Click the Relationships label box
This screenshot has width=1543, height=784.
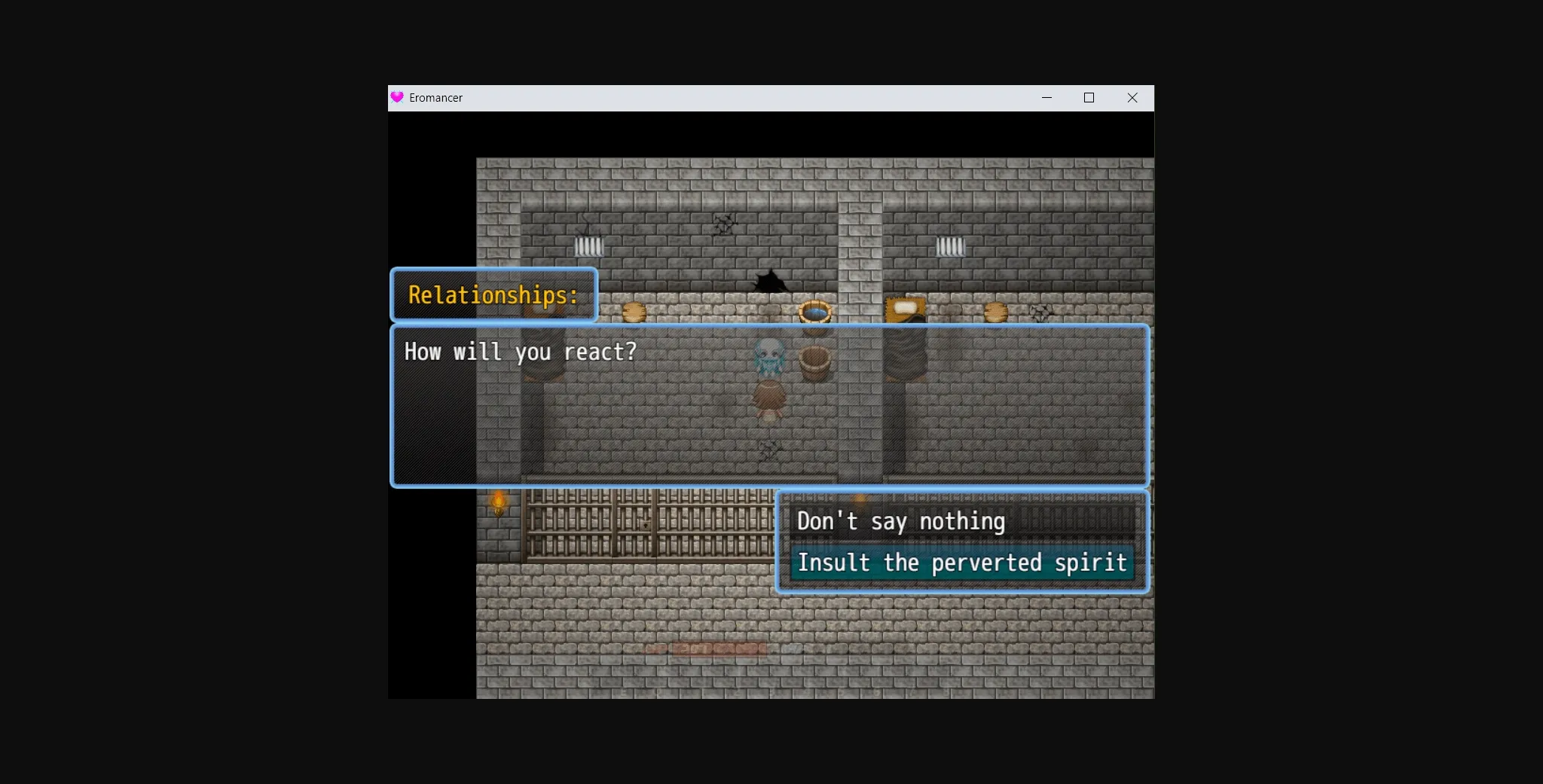(x=493, y=295)
